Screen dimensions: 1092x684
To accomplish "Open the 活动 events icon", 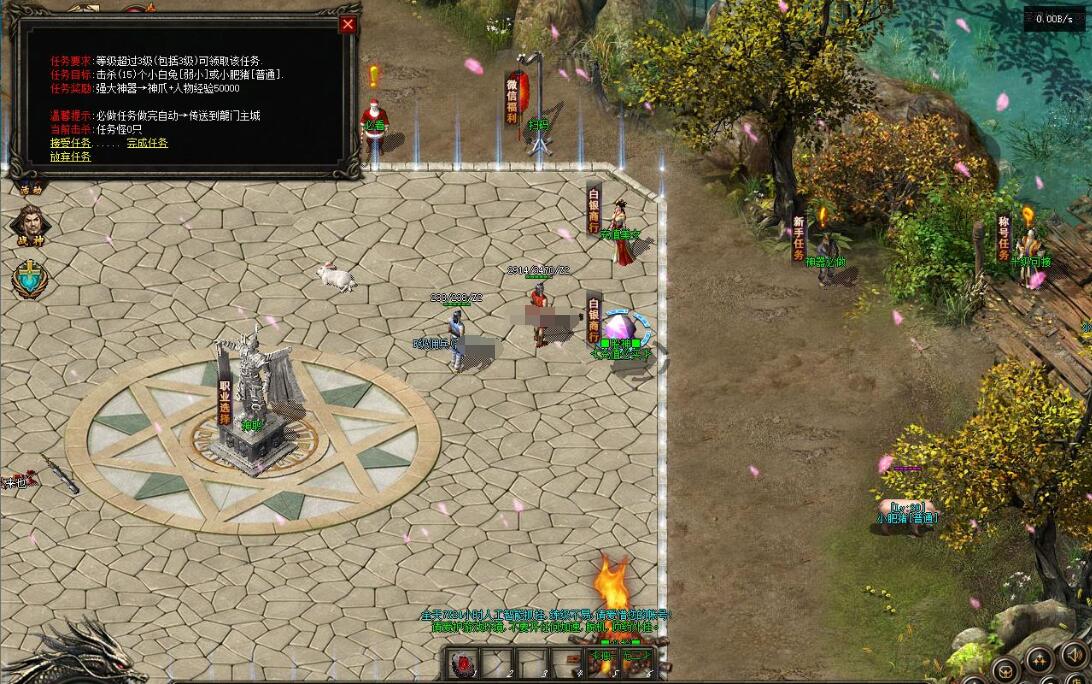I will pos(30,187).
